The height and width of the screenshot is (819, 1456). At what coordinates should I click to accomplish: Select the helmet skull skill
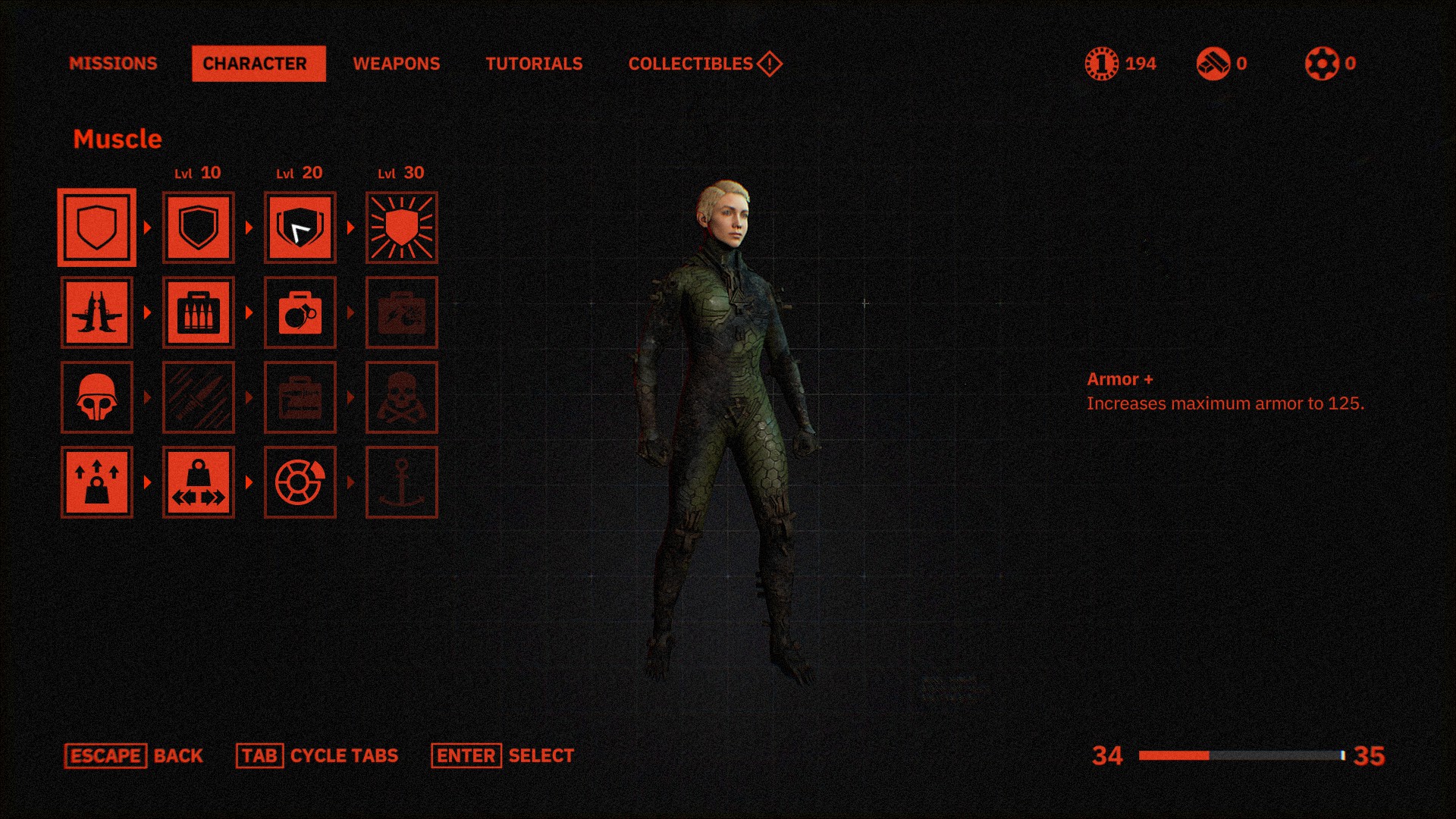97,397
